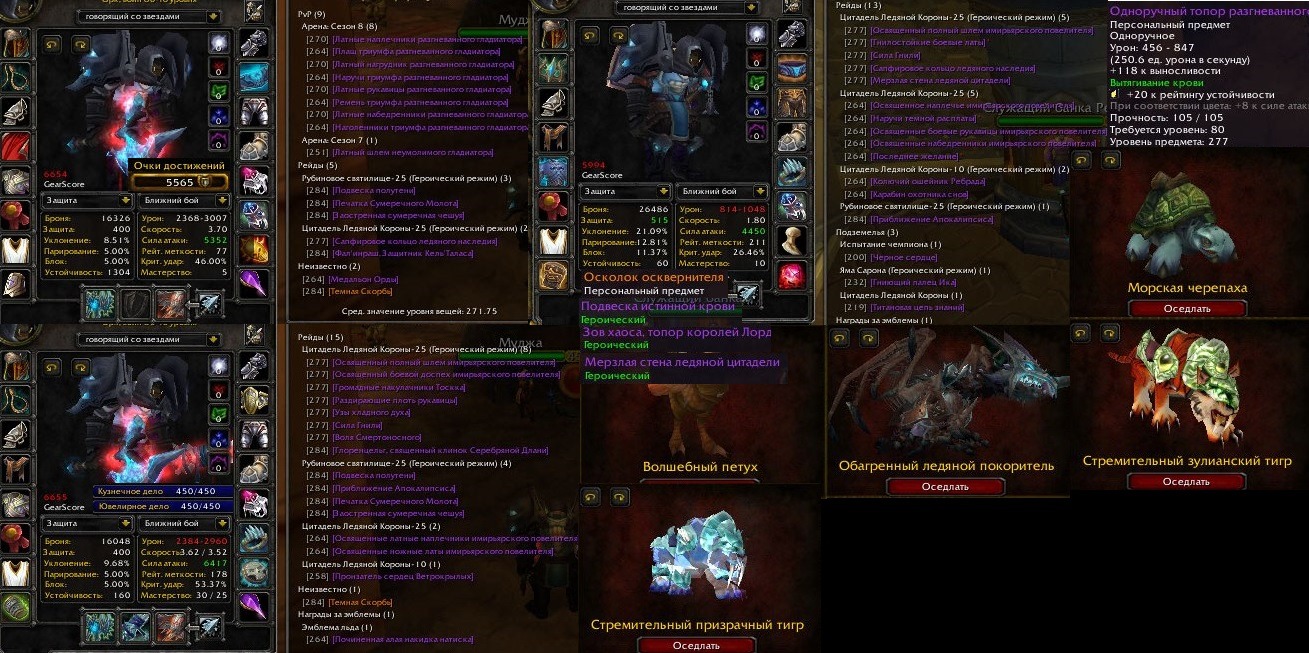
Task: Mount the Морская черепаха with Оседлать
Action: 1187,309
